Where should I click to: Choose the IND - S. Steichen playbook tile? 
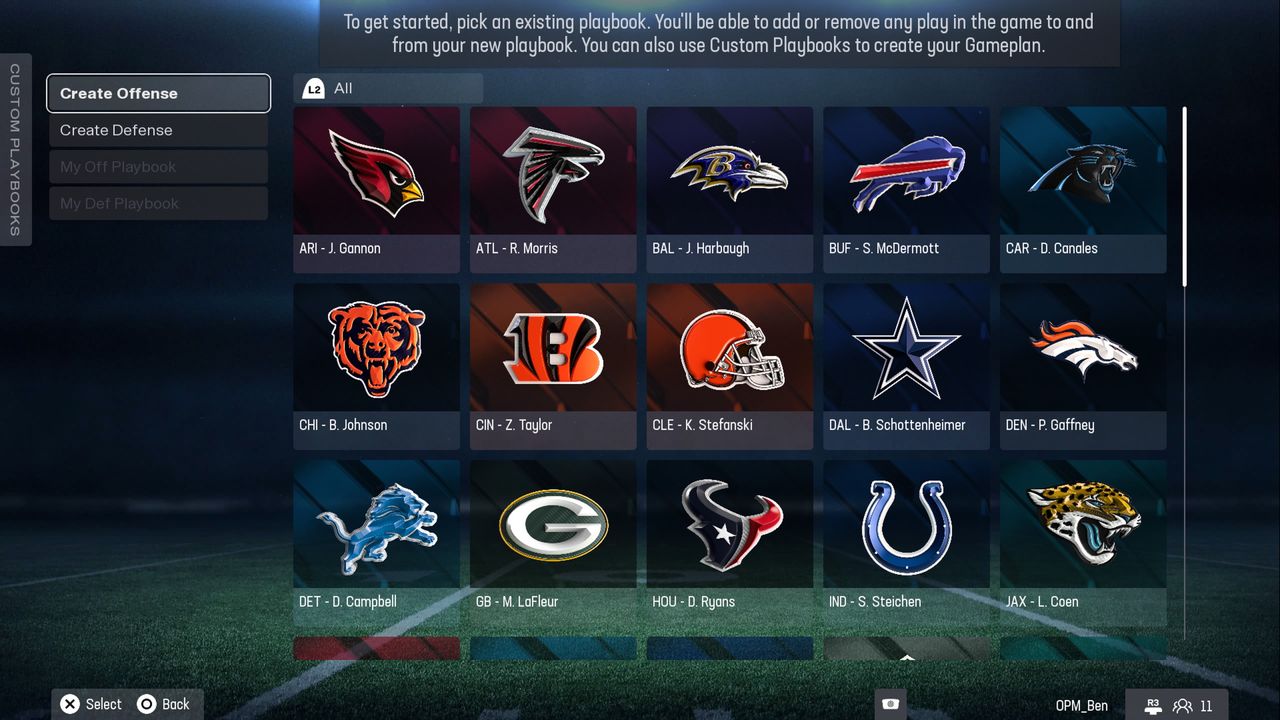[906, 543]
